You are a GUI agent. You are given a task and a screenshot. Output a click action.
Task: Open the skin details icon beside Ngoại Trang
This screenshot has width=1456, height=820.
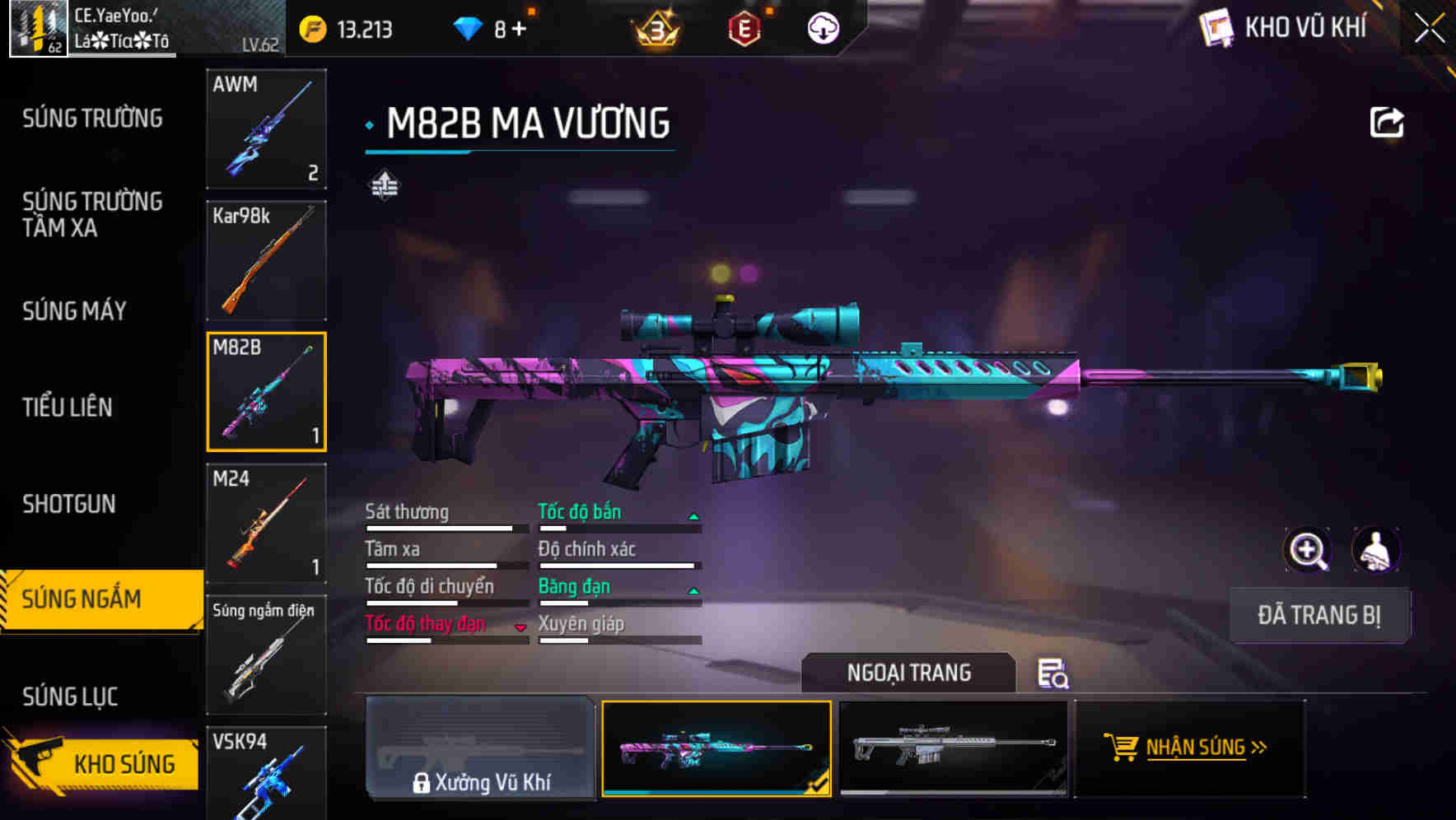point(1052,673)
